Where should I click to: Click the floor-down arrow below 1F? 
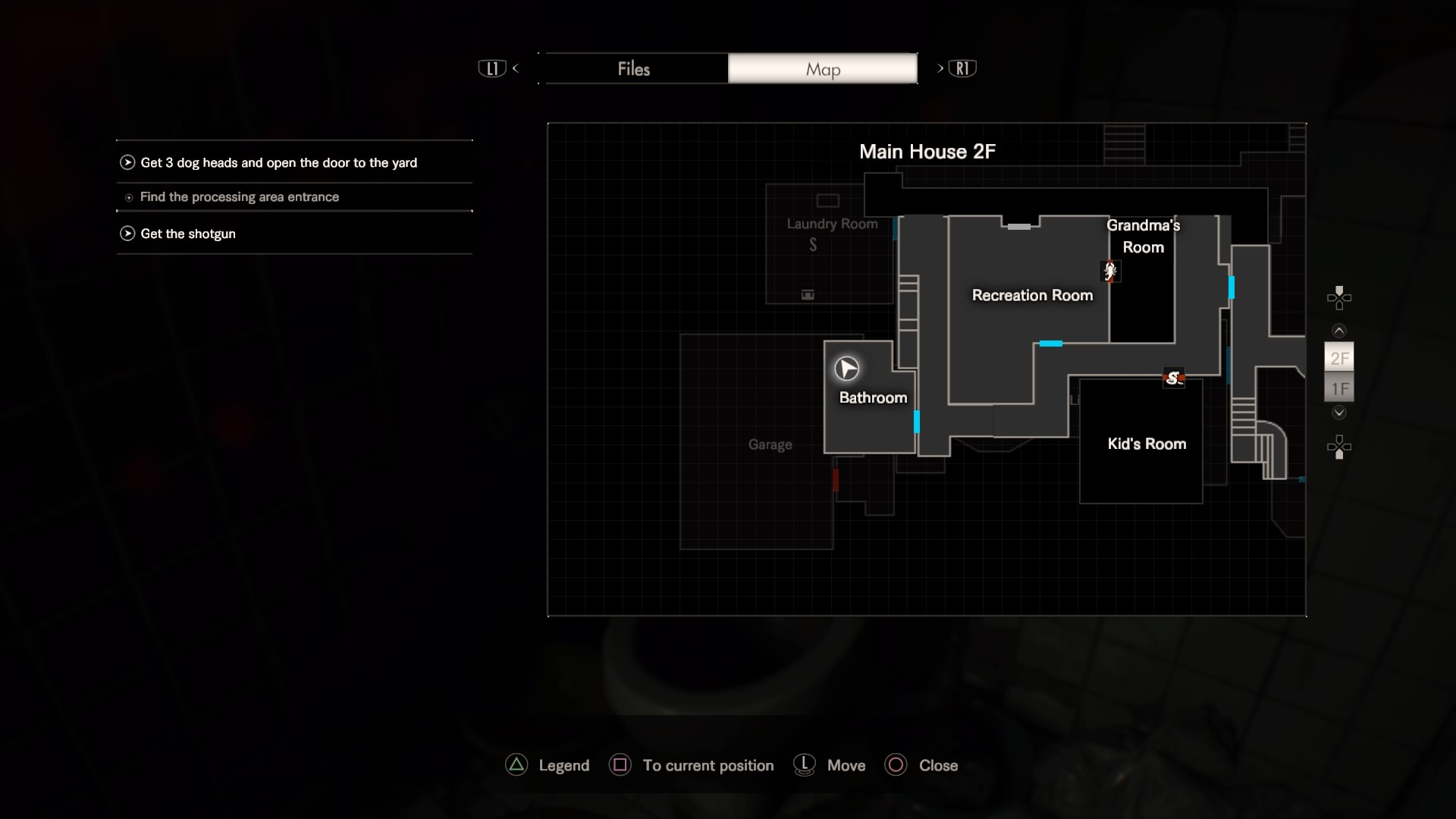[1339, 413]
